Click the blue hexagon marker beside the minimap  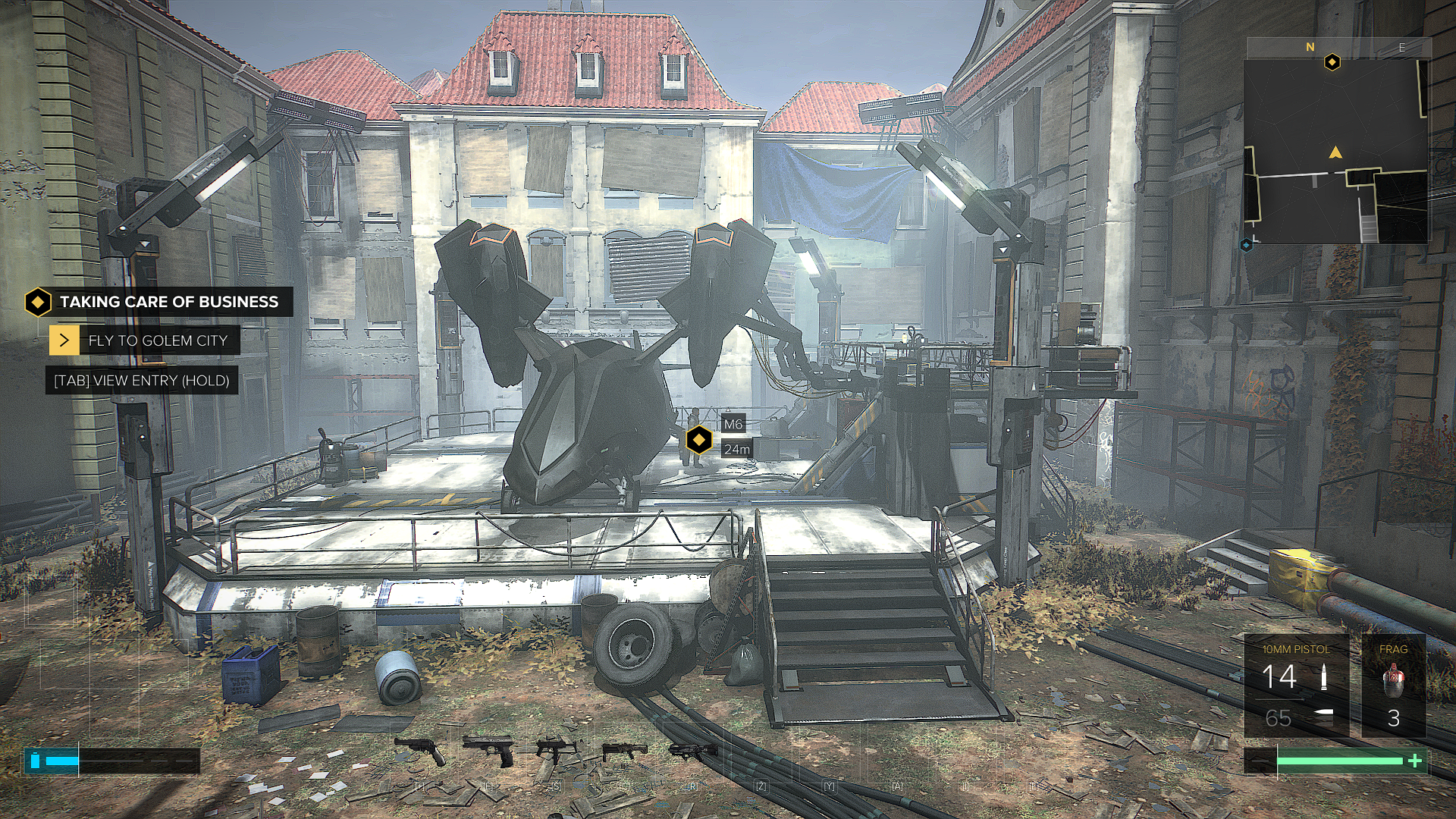(1246, 245)
